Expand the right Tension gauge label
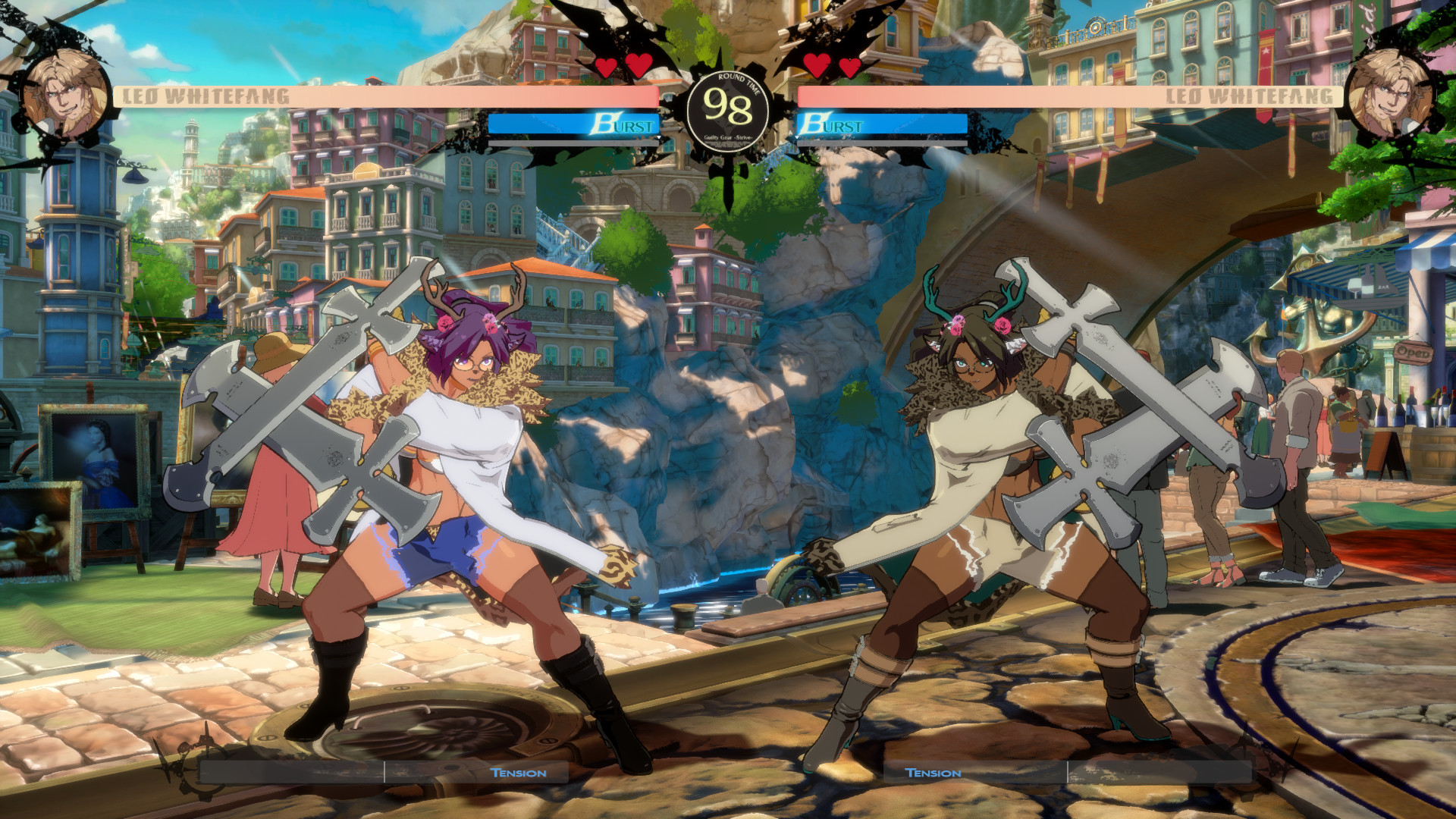This screenshot has width=1456, height=819. [x=933, y=773]
